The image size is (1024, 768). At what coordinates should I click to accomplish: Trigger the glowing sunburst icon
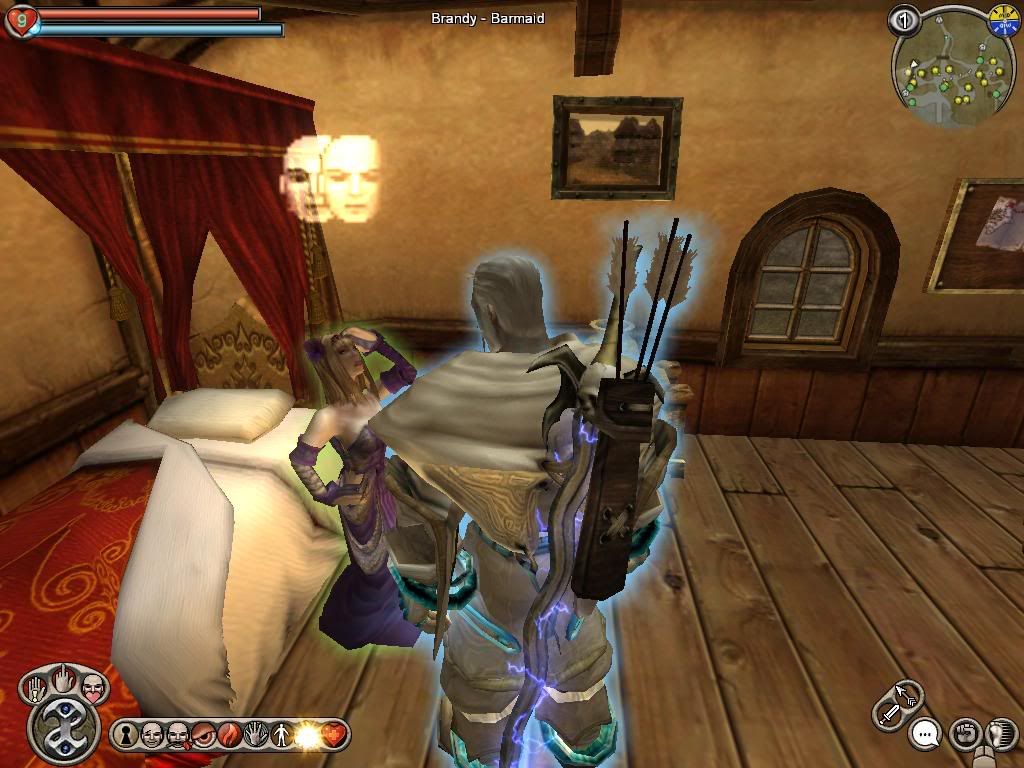point(308,735)
